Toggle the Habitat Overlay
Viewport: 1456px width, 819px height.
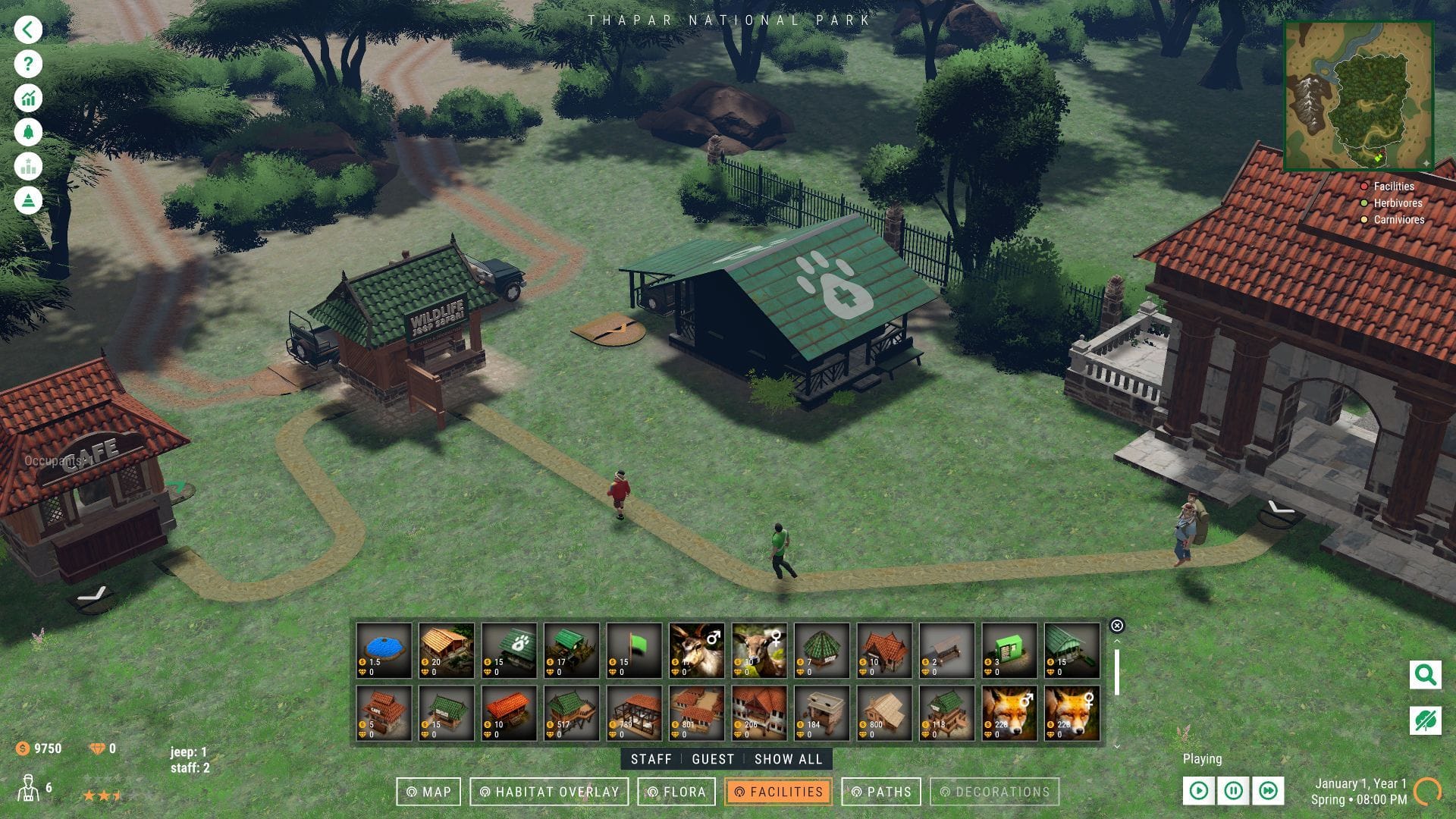550,792
